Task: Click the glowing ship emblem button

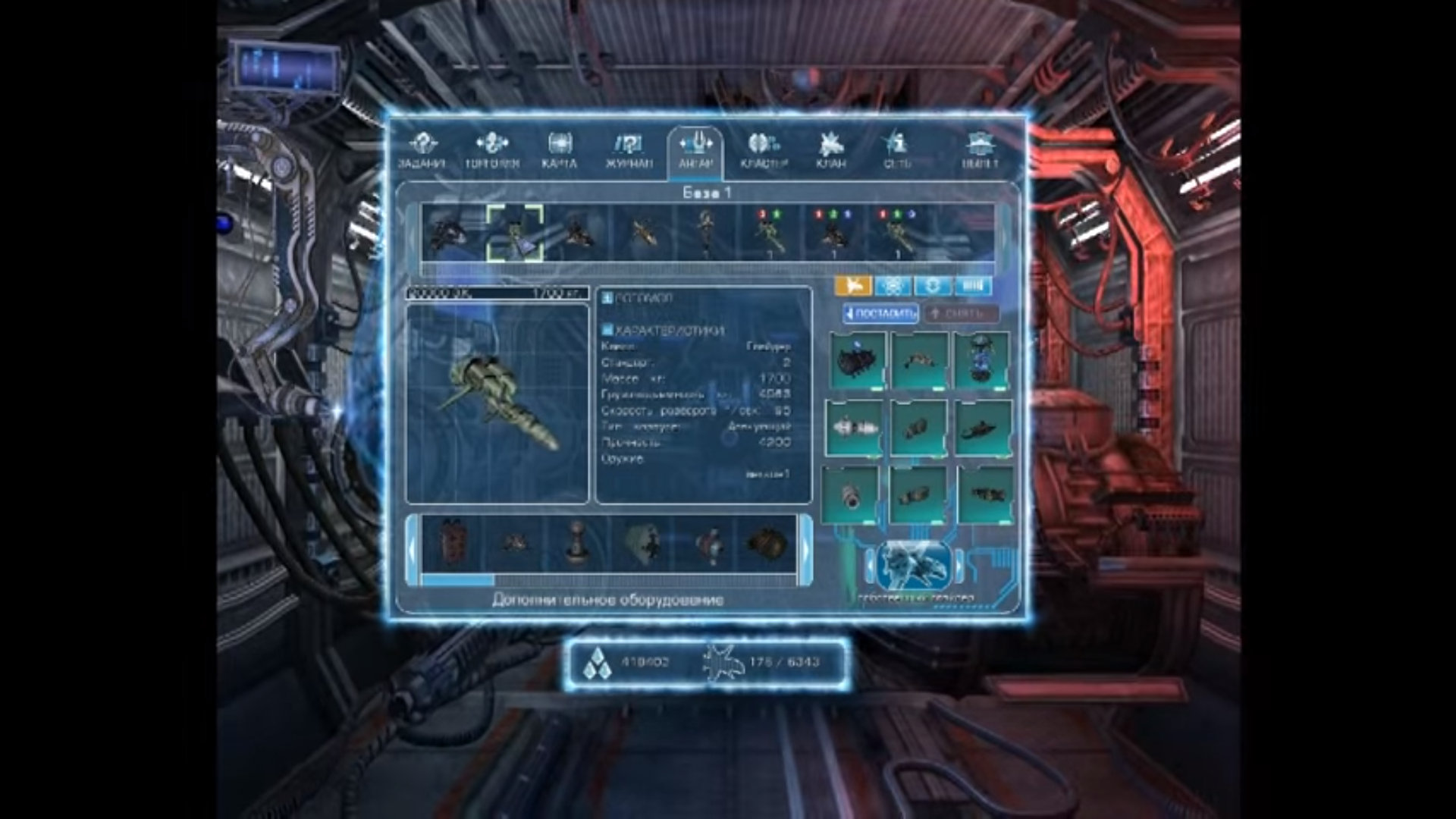Action: click(915, 566)
